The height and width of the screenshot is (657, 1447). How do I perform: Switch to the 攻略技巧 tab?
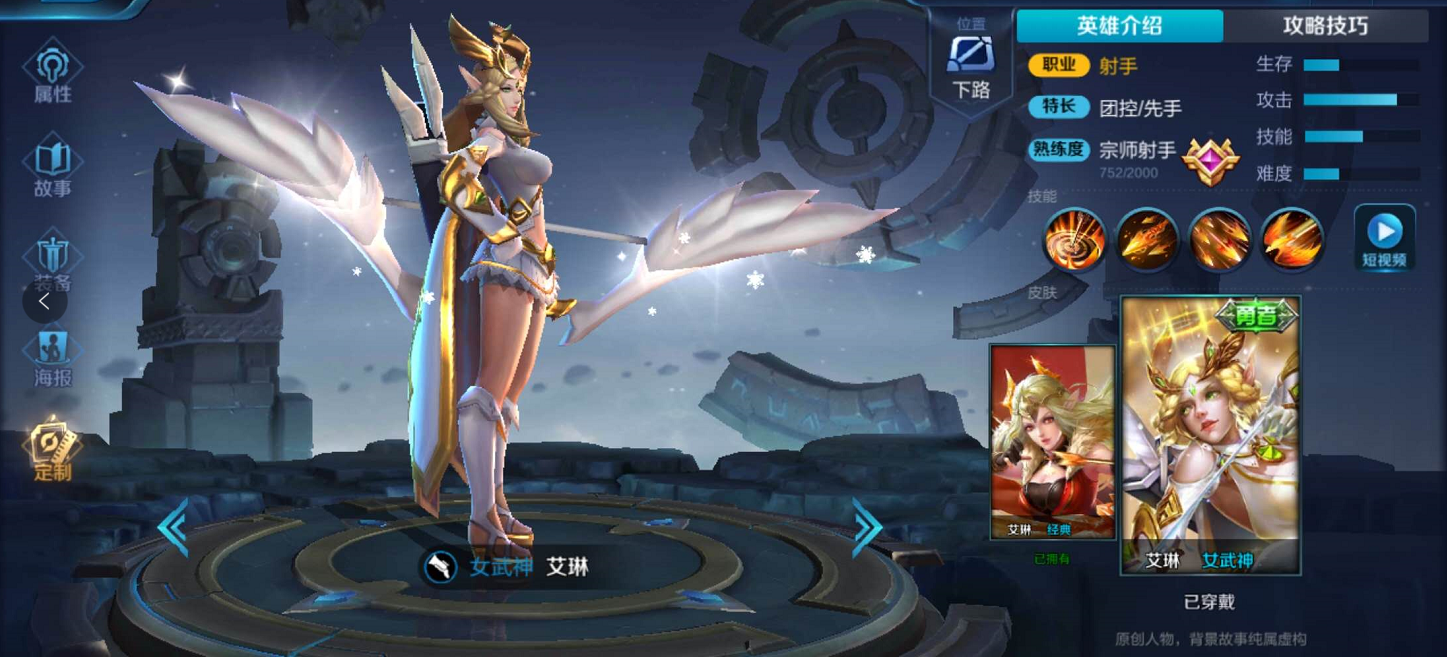point(1325,26)
